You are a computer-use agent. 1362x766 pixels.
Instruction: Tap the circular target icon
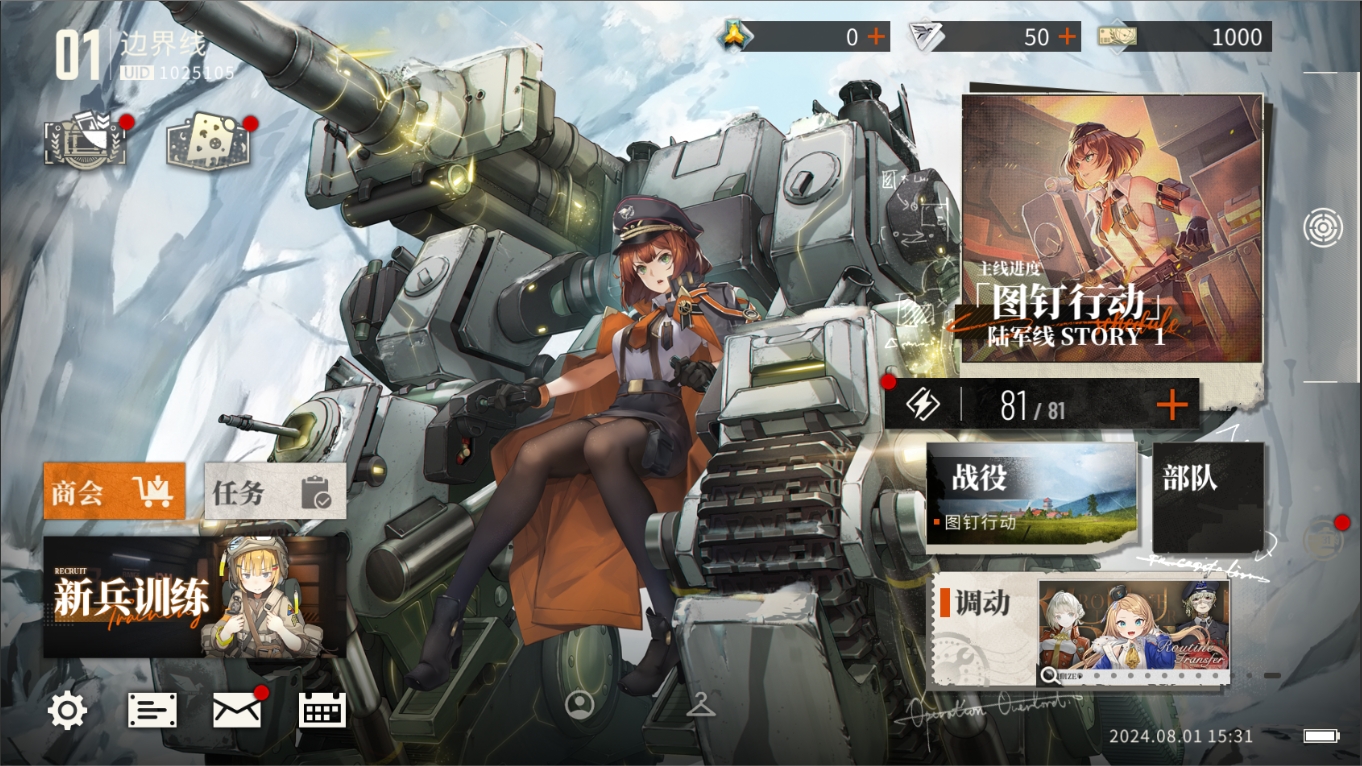pos(1322,228)
